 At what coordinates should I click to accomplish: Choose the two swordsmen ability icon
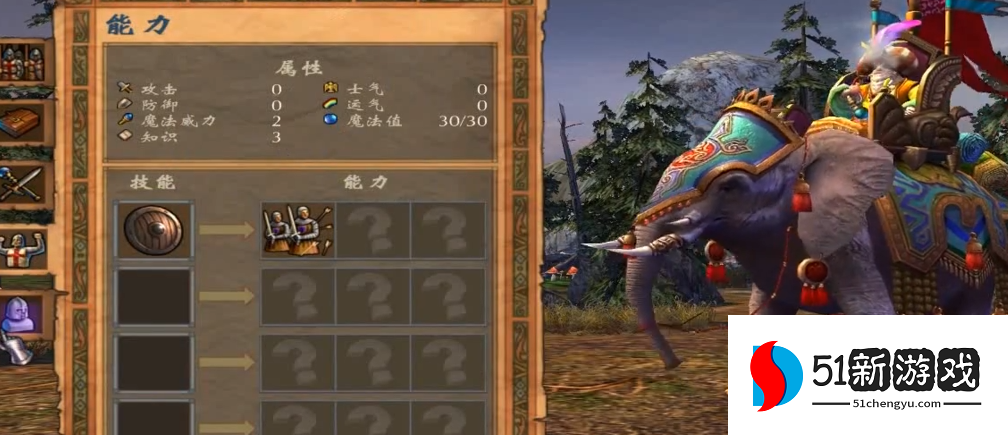coord(298,230)
